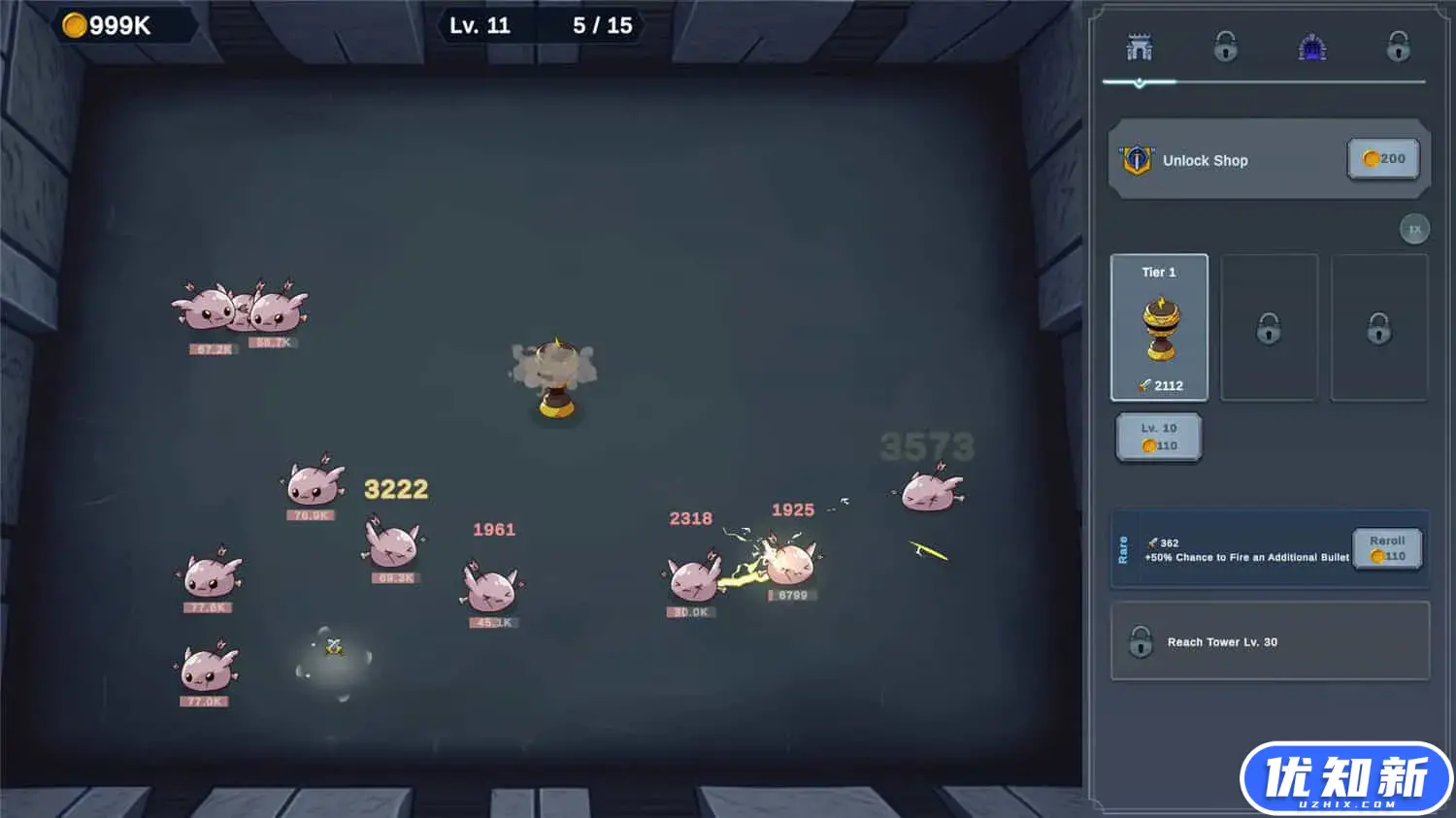Buy the Lv. 10 tower upgrade for 110
Screen dimensions: 1456x818
[x=1159, y=437]
